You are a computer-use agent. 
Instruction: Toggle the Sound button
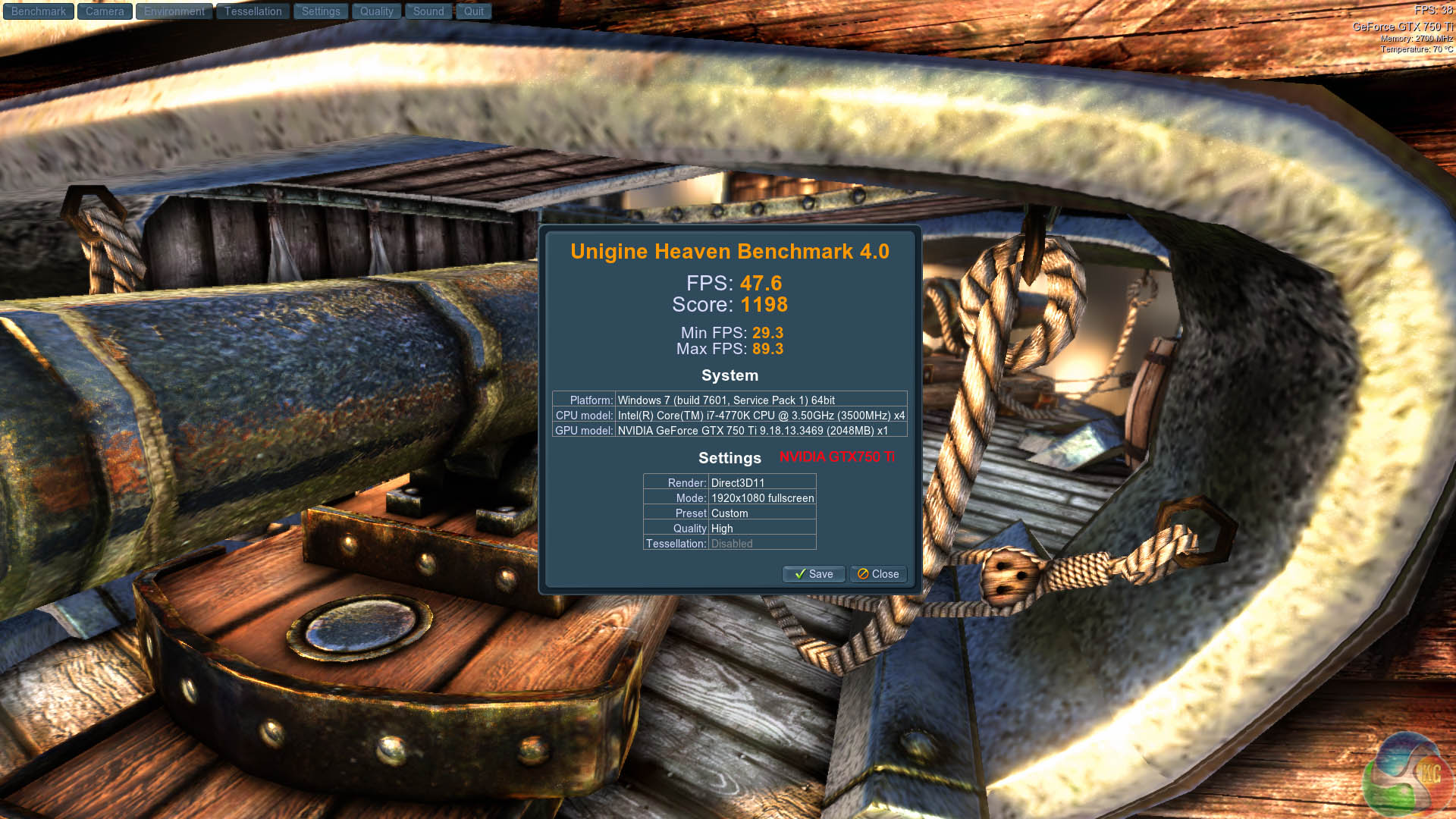[428, 11]
